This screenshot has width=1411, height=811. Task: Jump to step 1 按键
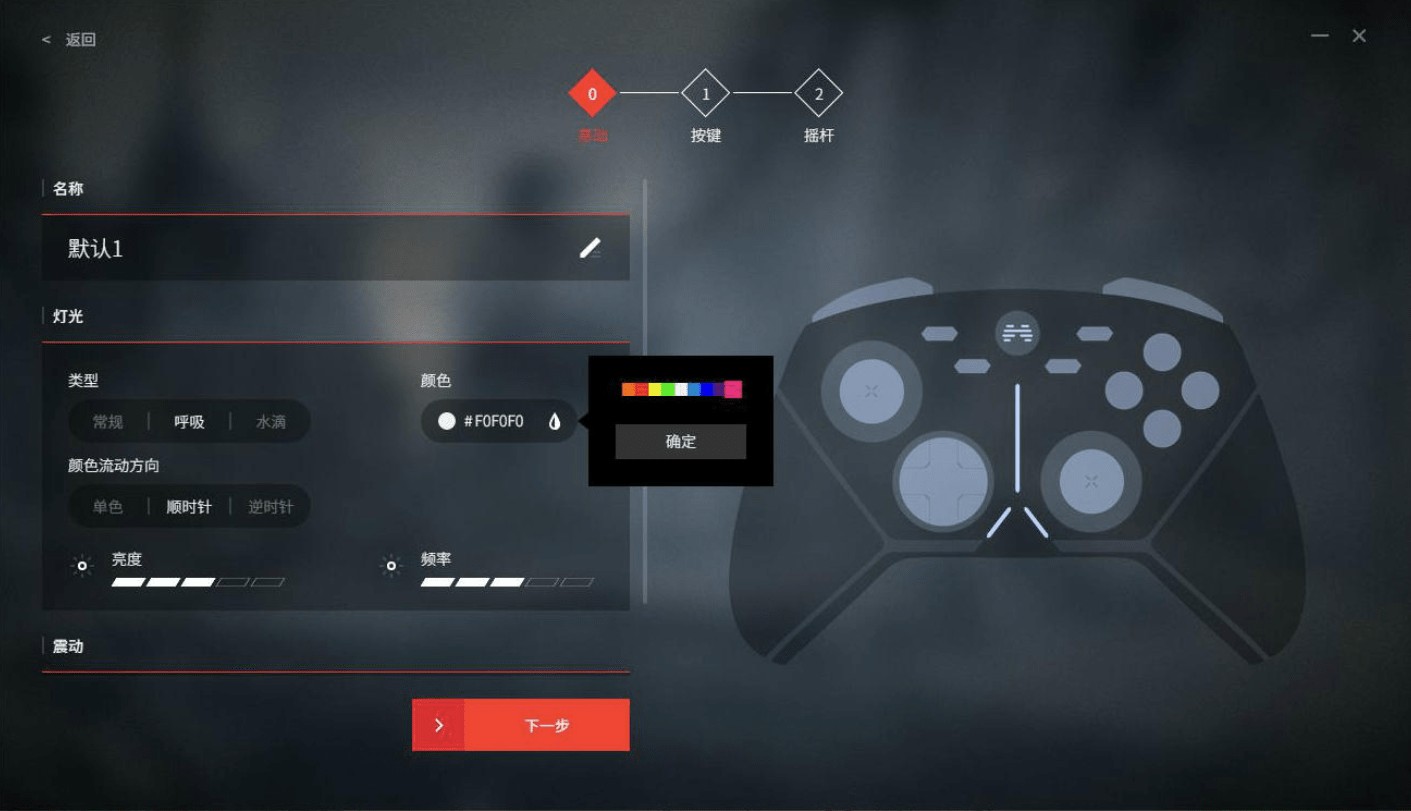(x=705, y=94)
